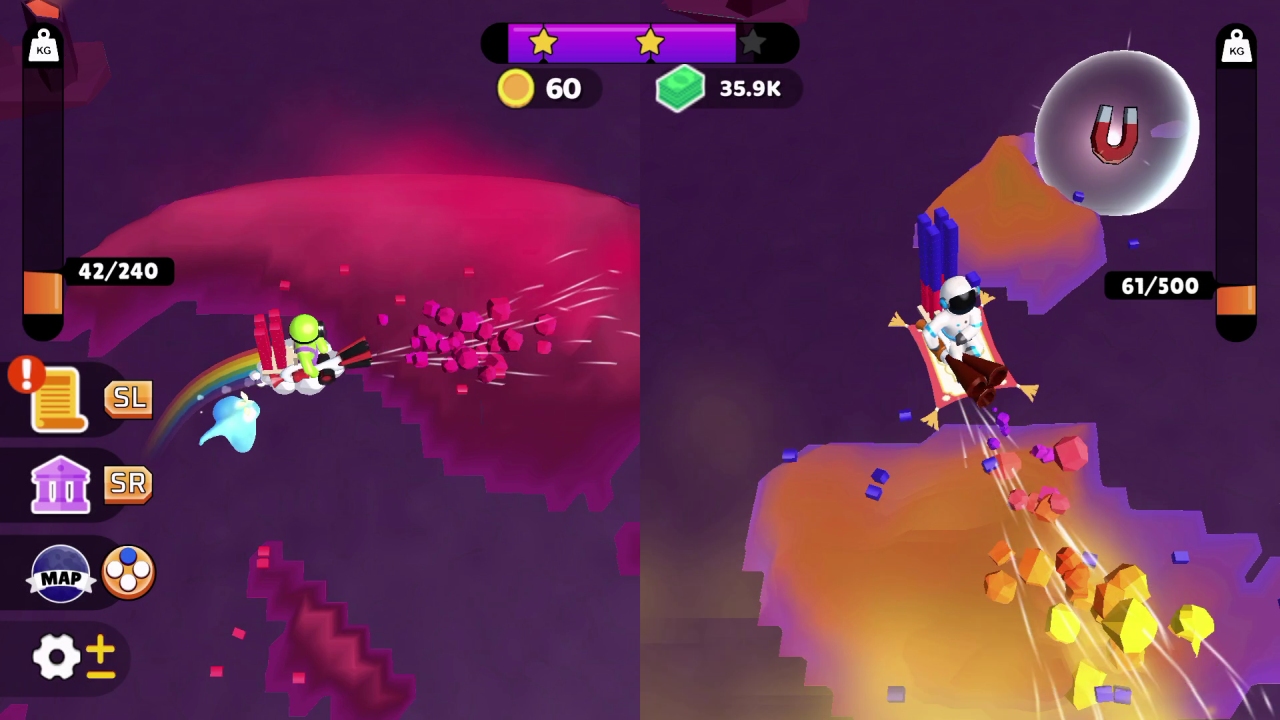Click the right KG weight scale icon
Image resolution: width=1280 pixels, height=720 pixels.
tap(1237, 44)
